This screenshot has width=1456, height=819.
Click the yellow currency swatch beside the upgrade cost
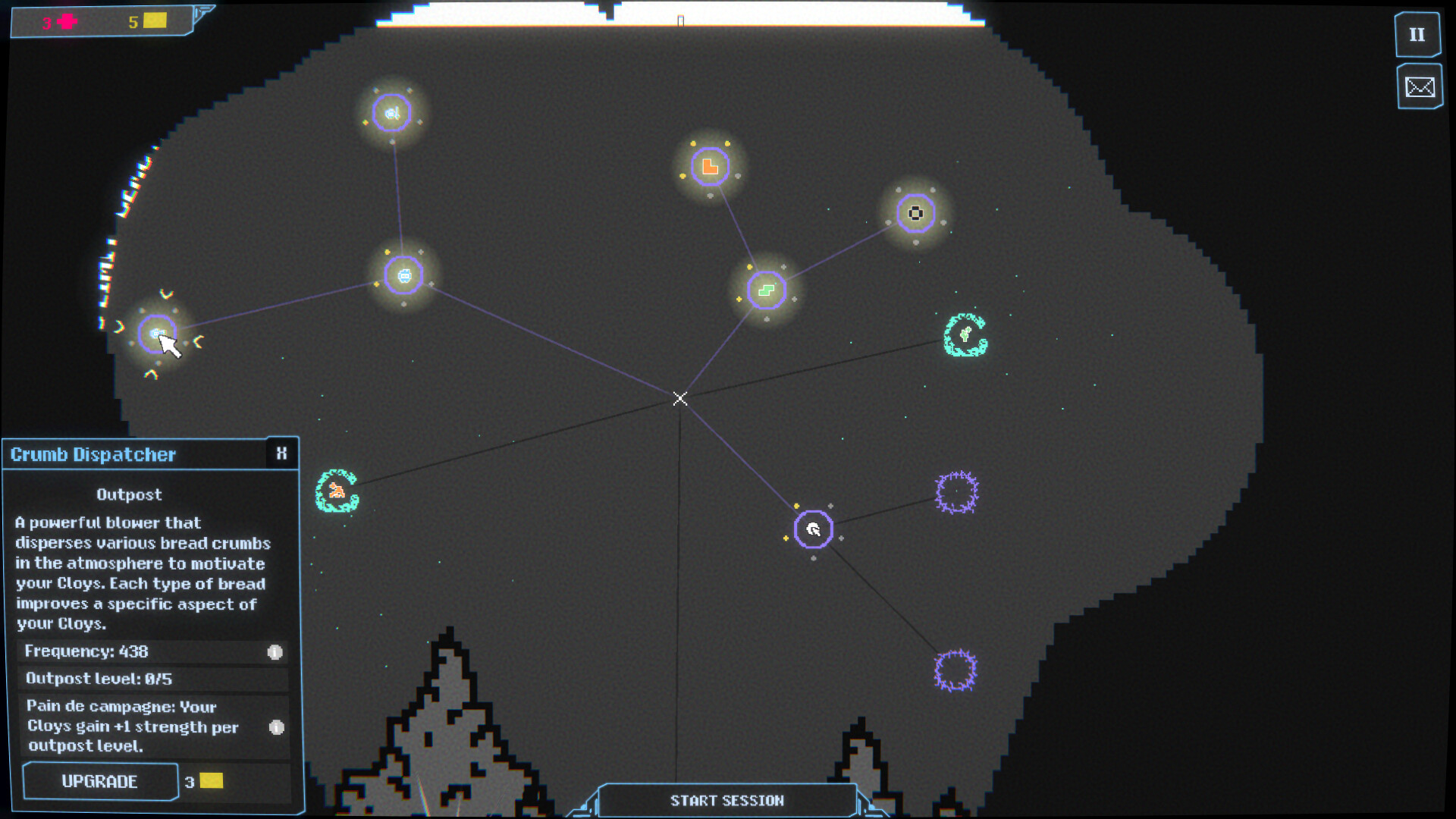[x=210, y=781]
